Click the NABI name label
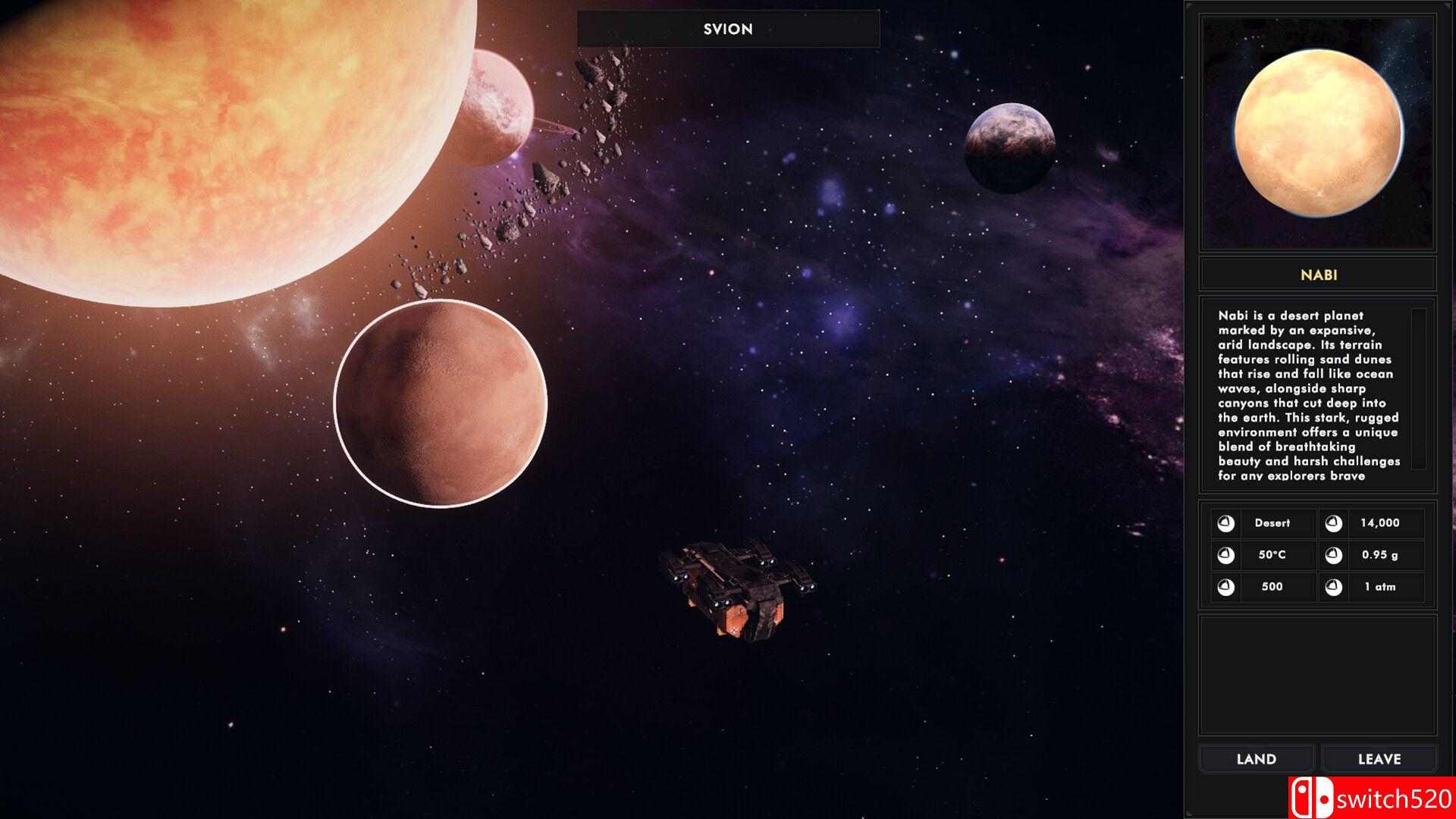 click(x=1317, y=275)
